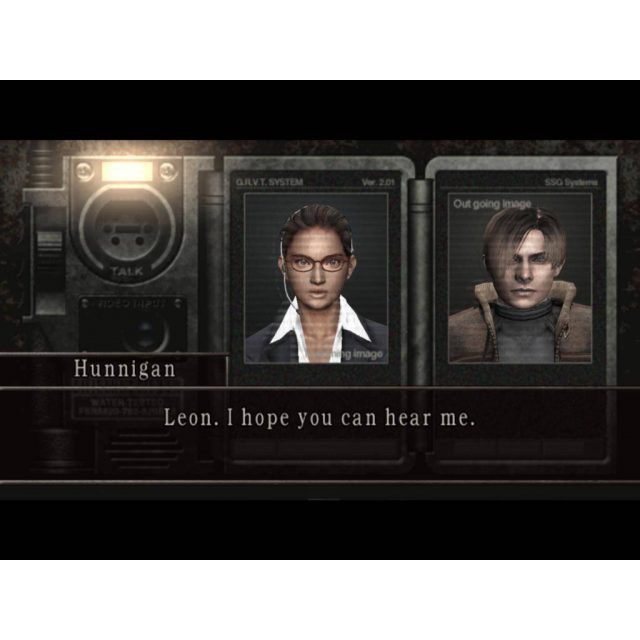Screen dimensions: 640x640
Task: Select Hunnigan's incoming video feed
Action: point(316,277)
